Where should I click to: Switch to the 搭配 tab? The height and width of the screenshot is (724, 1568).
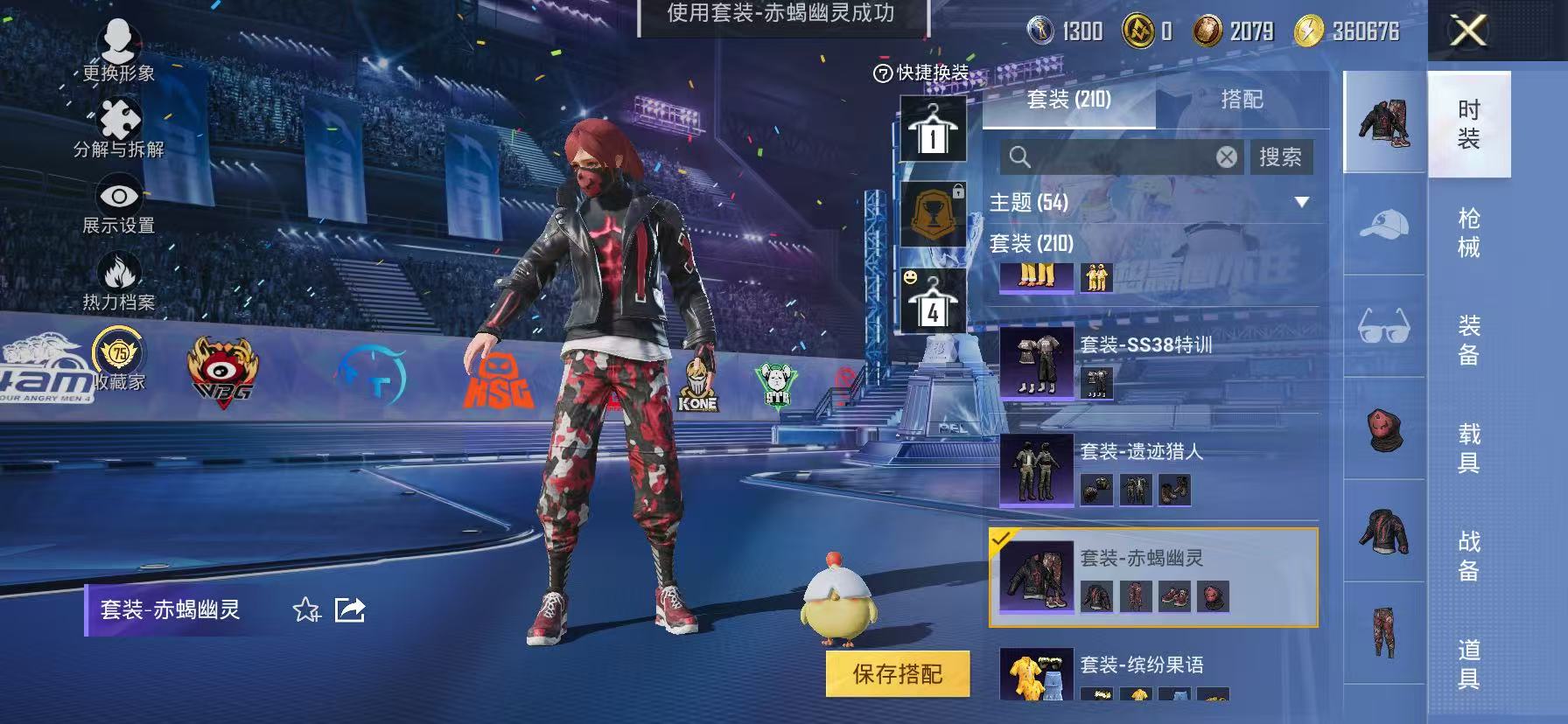[1241, 100]
